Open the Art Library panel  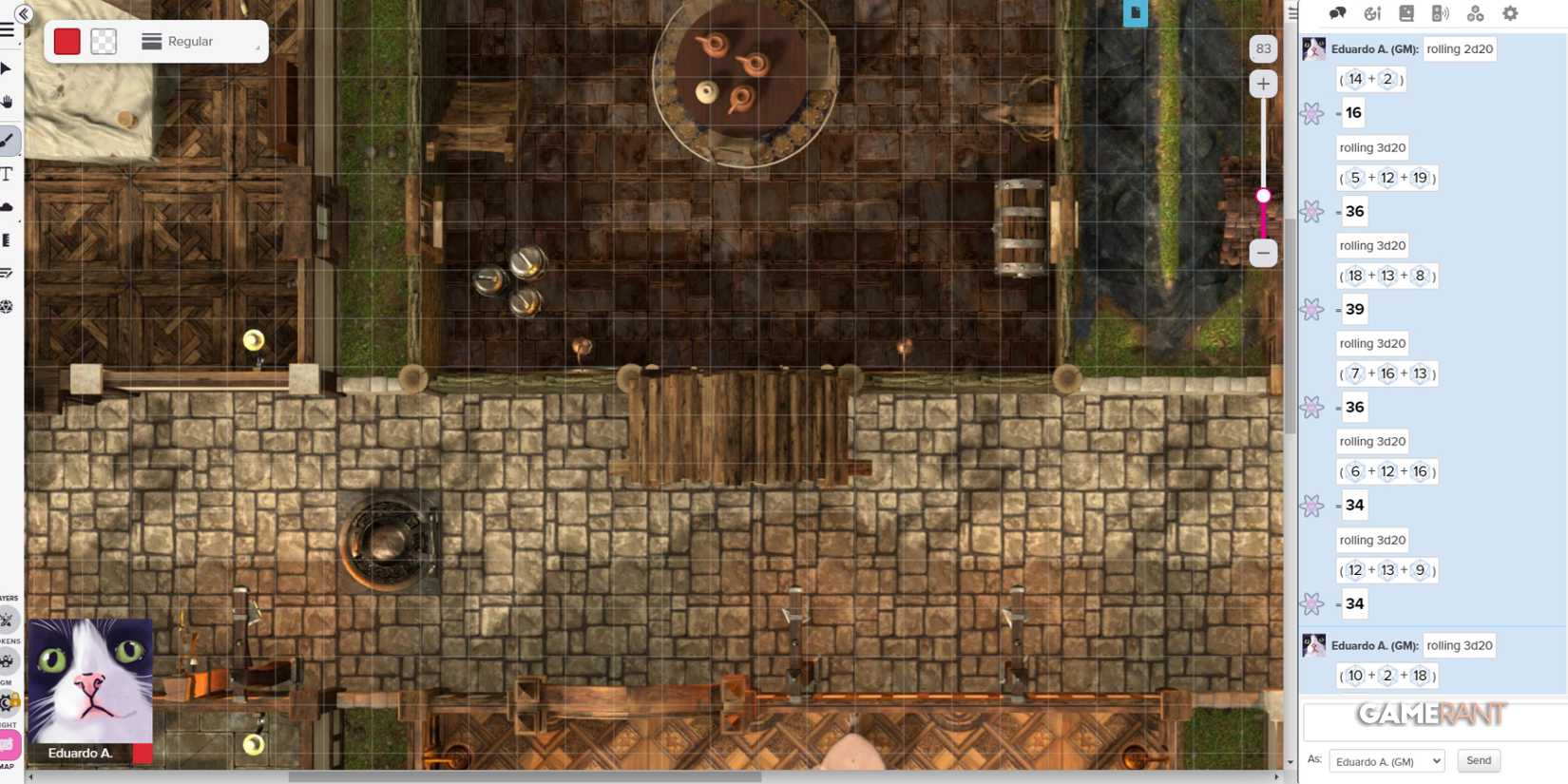tap(1373, 13)
